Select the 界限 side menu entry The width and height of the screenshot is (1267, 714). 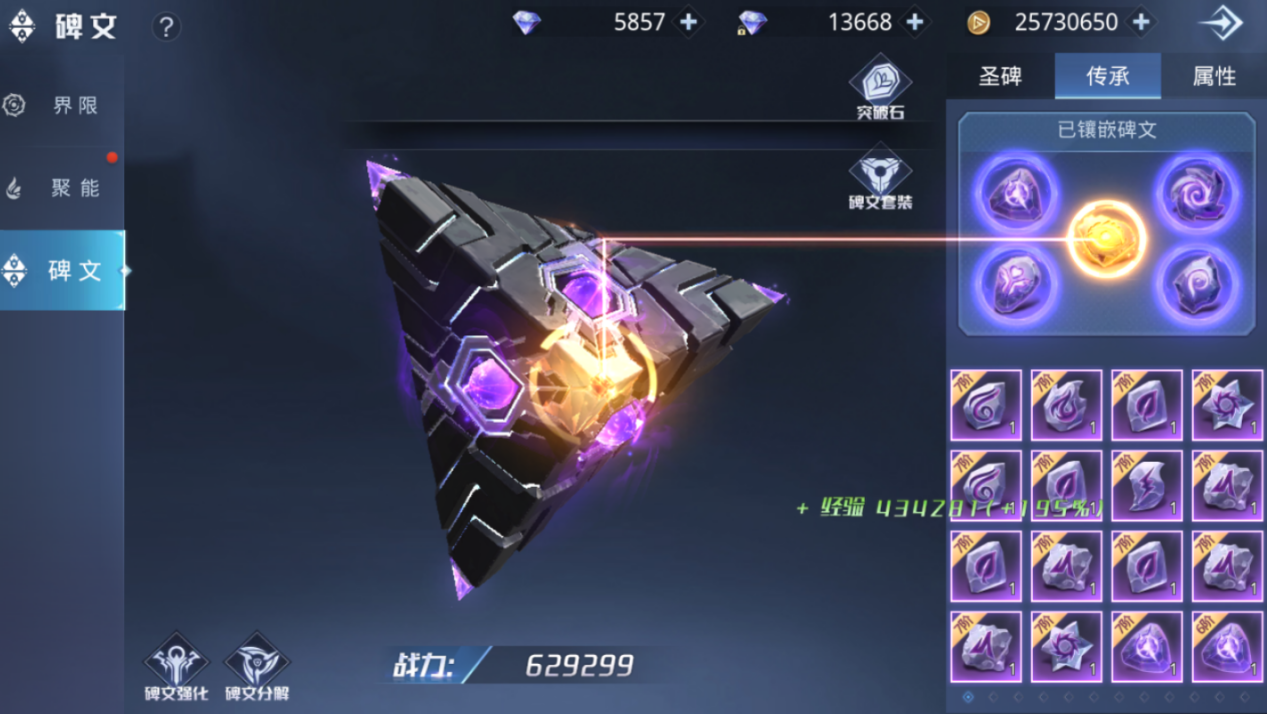(62, 105)
